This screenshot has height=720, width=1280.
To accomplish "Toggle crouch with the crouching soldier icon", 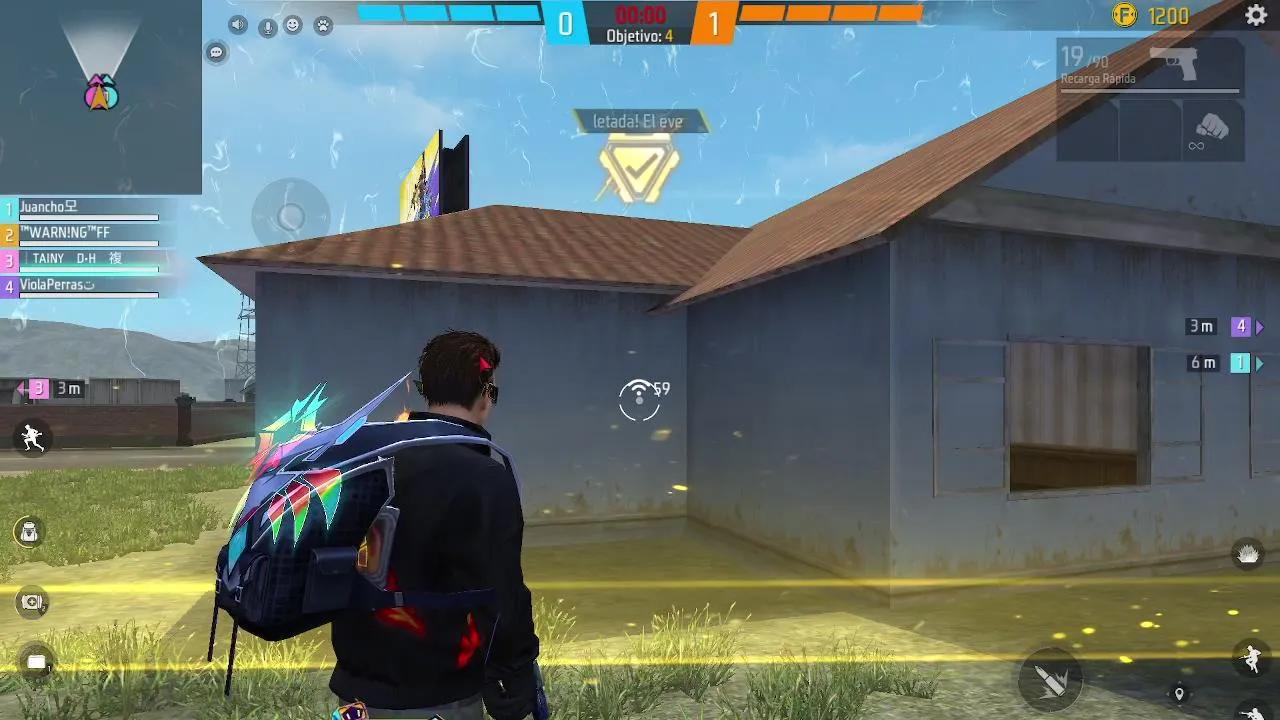I will [1250, 660].
